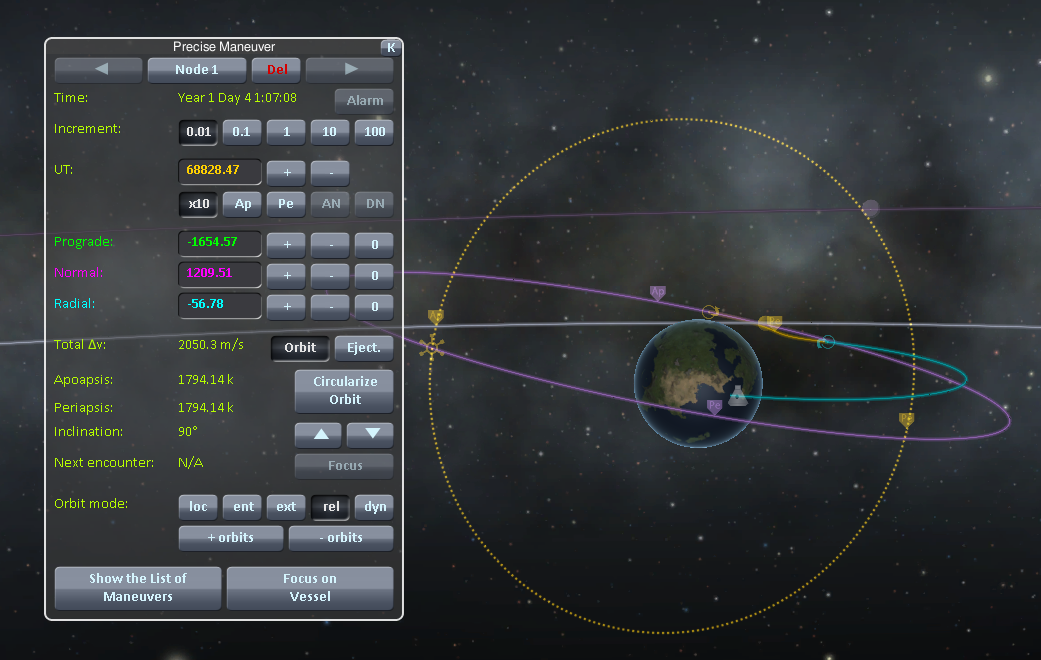Screen dimensions: 1041x660
Task: Delete the current maneuver node
Action: (276, 70)
